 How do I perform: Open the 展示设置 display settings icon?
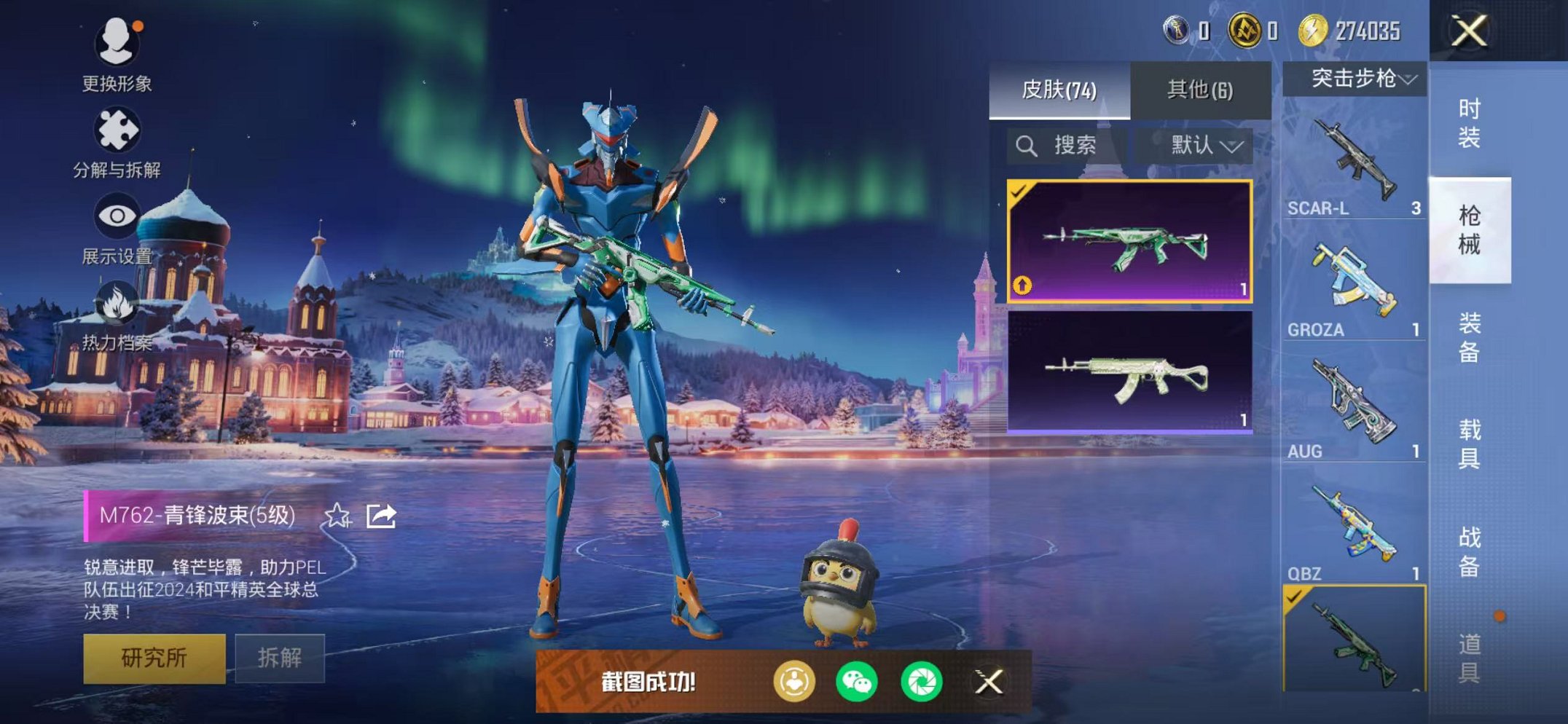click(x=117, y=214)
